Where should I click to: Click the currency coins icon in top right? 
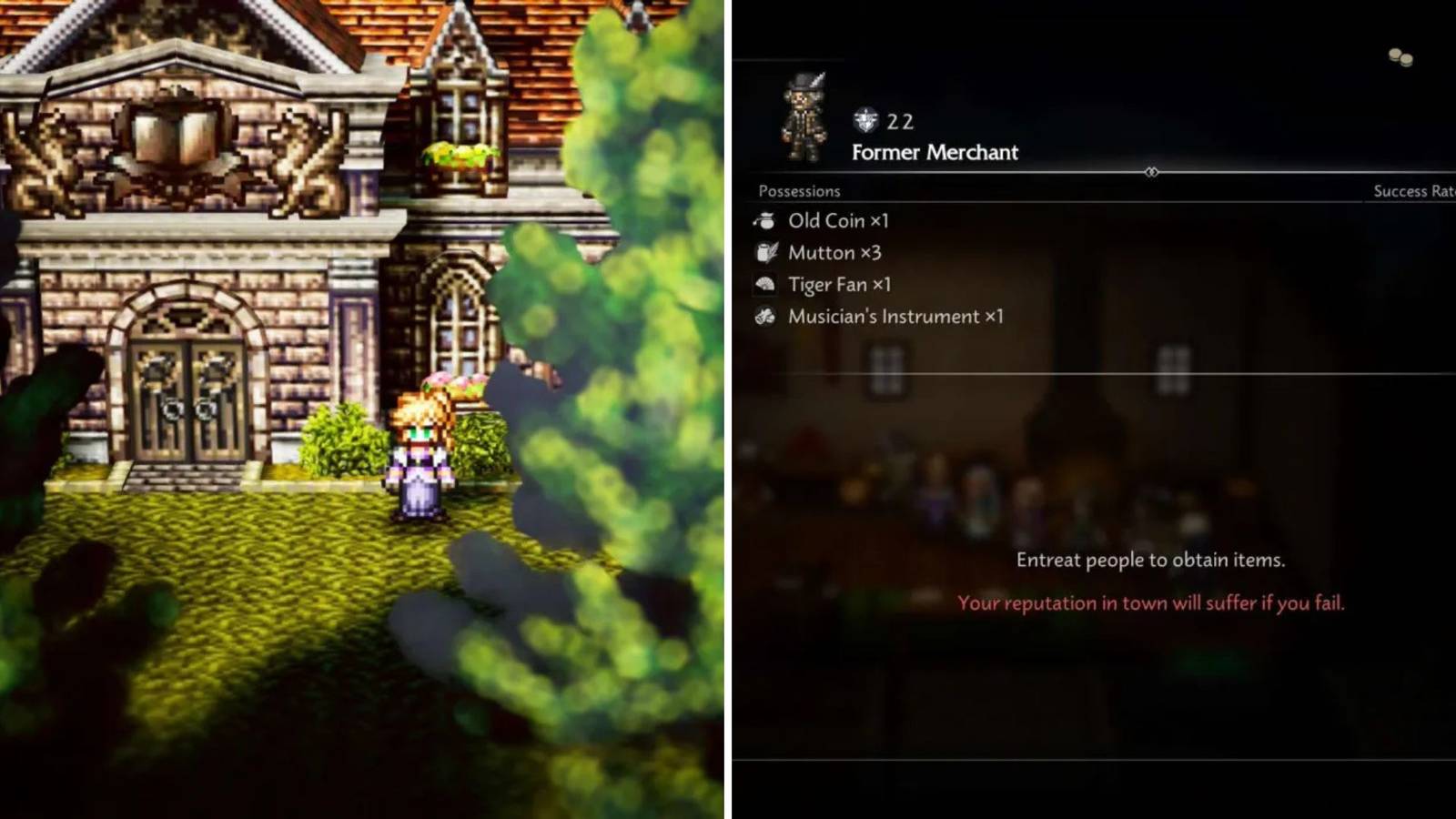[x=1399, y=56]
